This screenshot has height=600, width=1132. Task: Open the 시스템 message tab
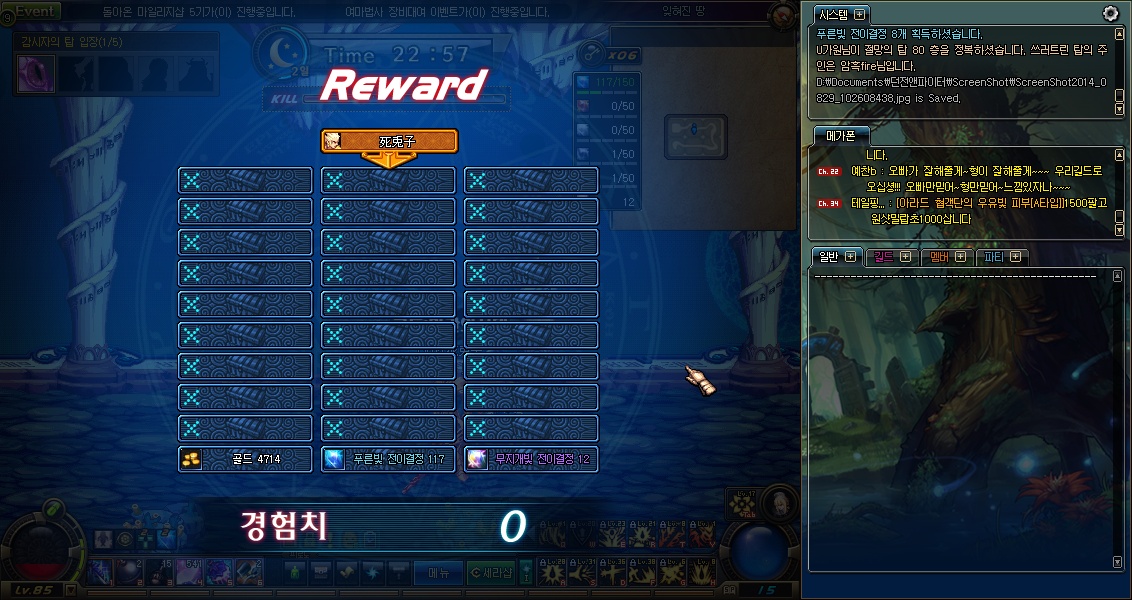841,15
